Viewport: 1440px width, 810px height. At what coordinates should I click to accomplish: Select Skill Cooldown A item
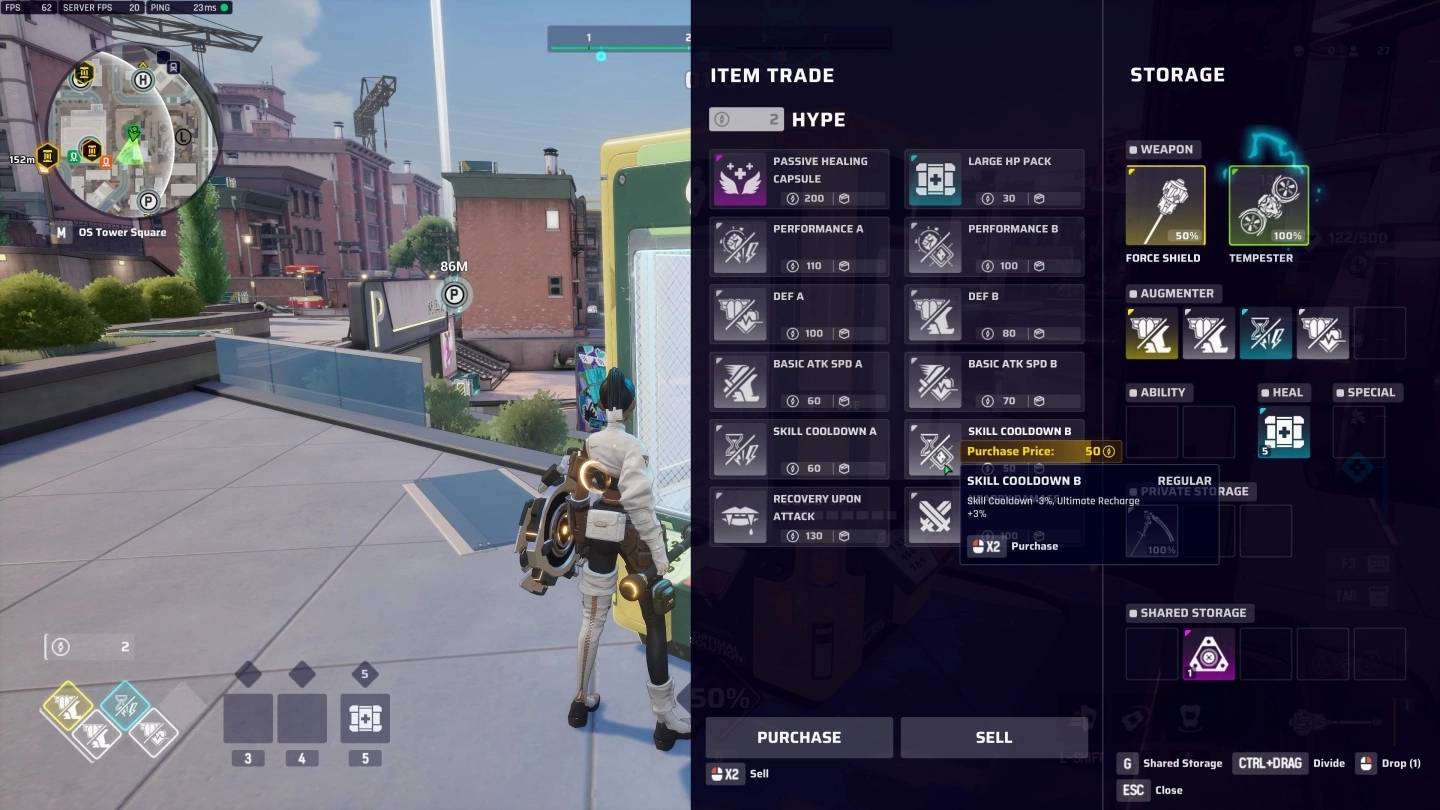pos(799,449)
